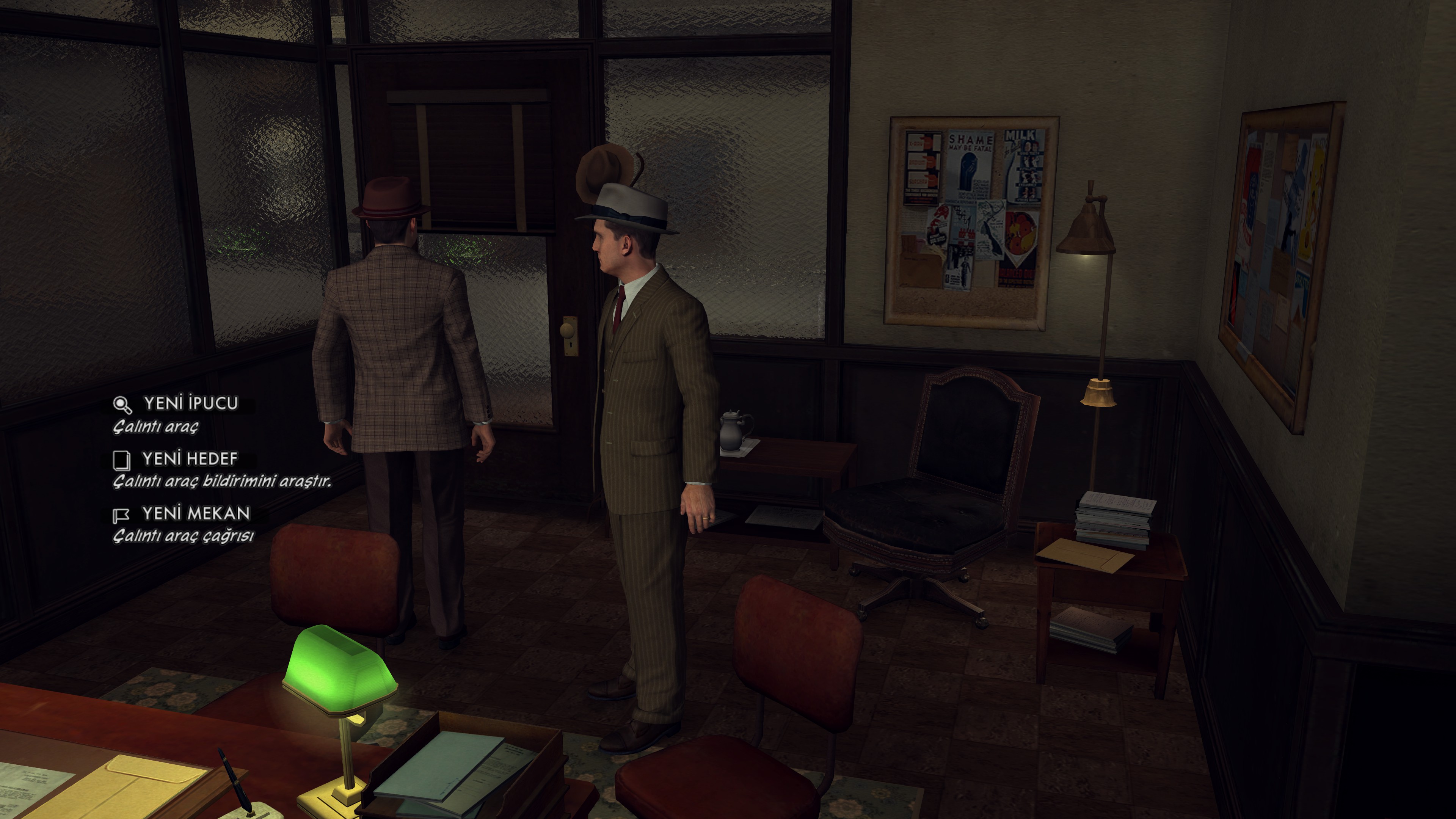Open the YENİ İPUCU clue notification

(x=190, y=403)
